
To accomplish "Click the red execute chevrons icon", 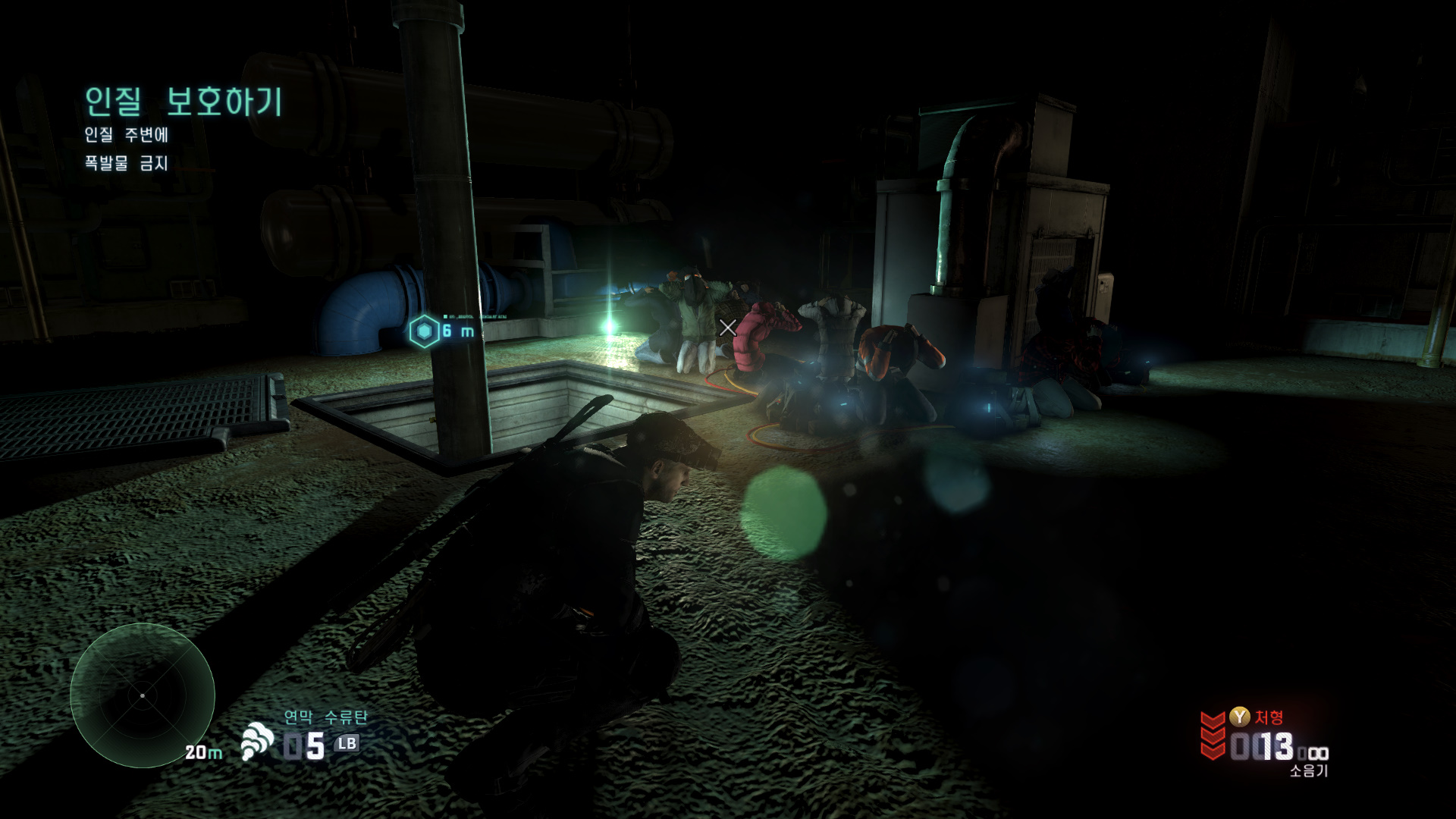I will (x=1212, y=734).
